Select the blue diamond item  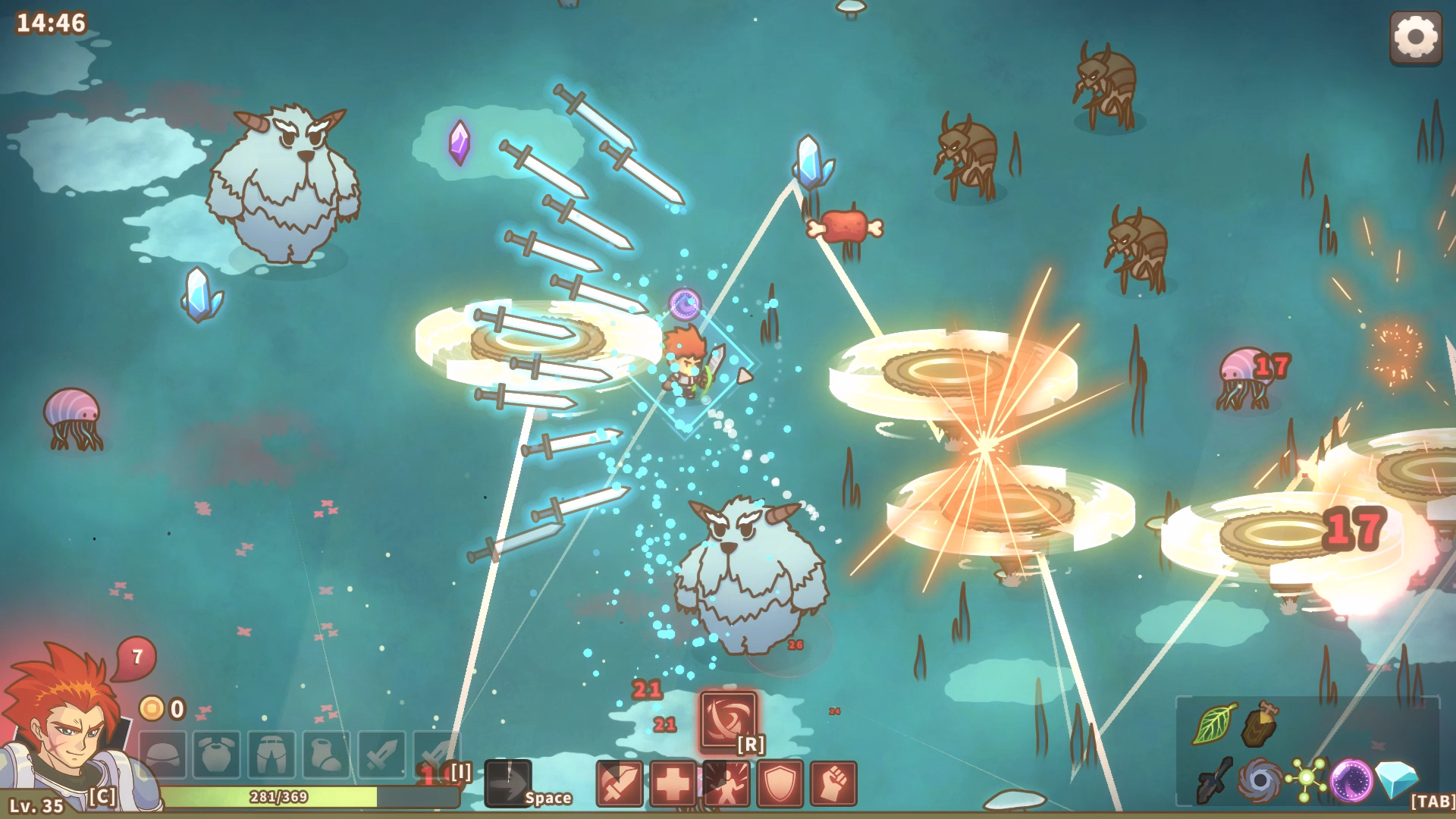(1396, 778)
